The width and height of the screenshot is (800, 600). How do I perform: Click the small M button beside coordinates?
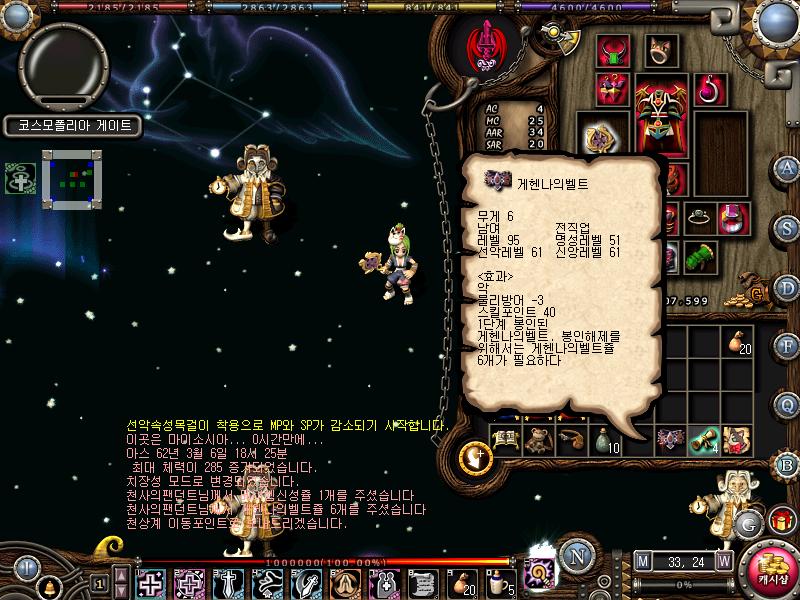coord(642,561)
